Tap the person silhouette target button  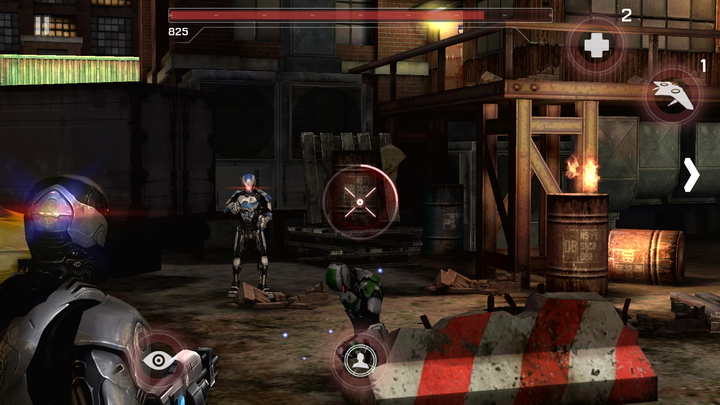click(359, 360)
